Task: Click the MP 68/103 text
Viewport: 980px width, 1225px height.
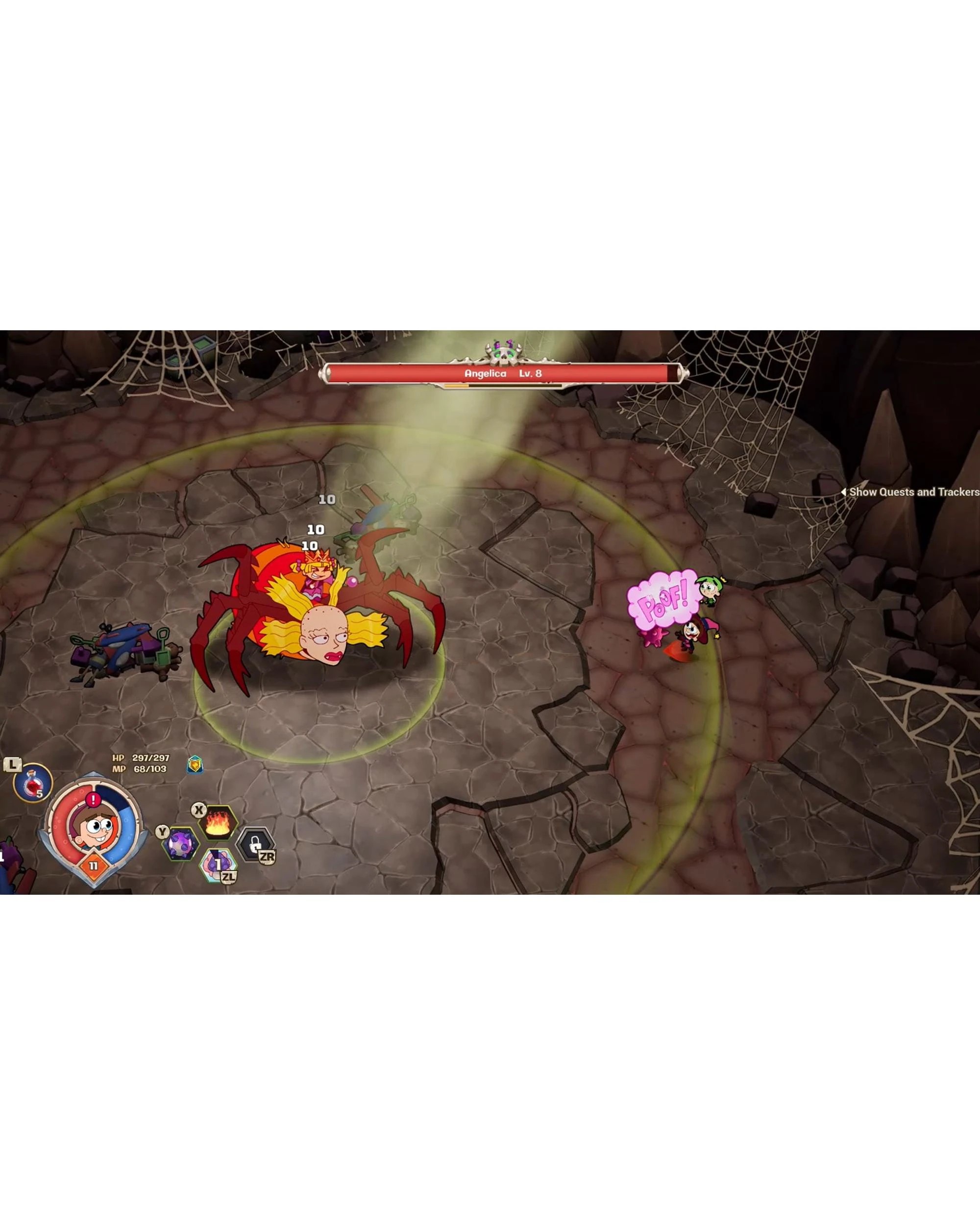Action: coord(139,769)
